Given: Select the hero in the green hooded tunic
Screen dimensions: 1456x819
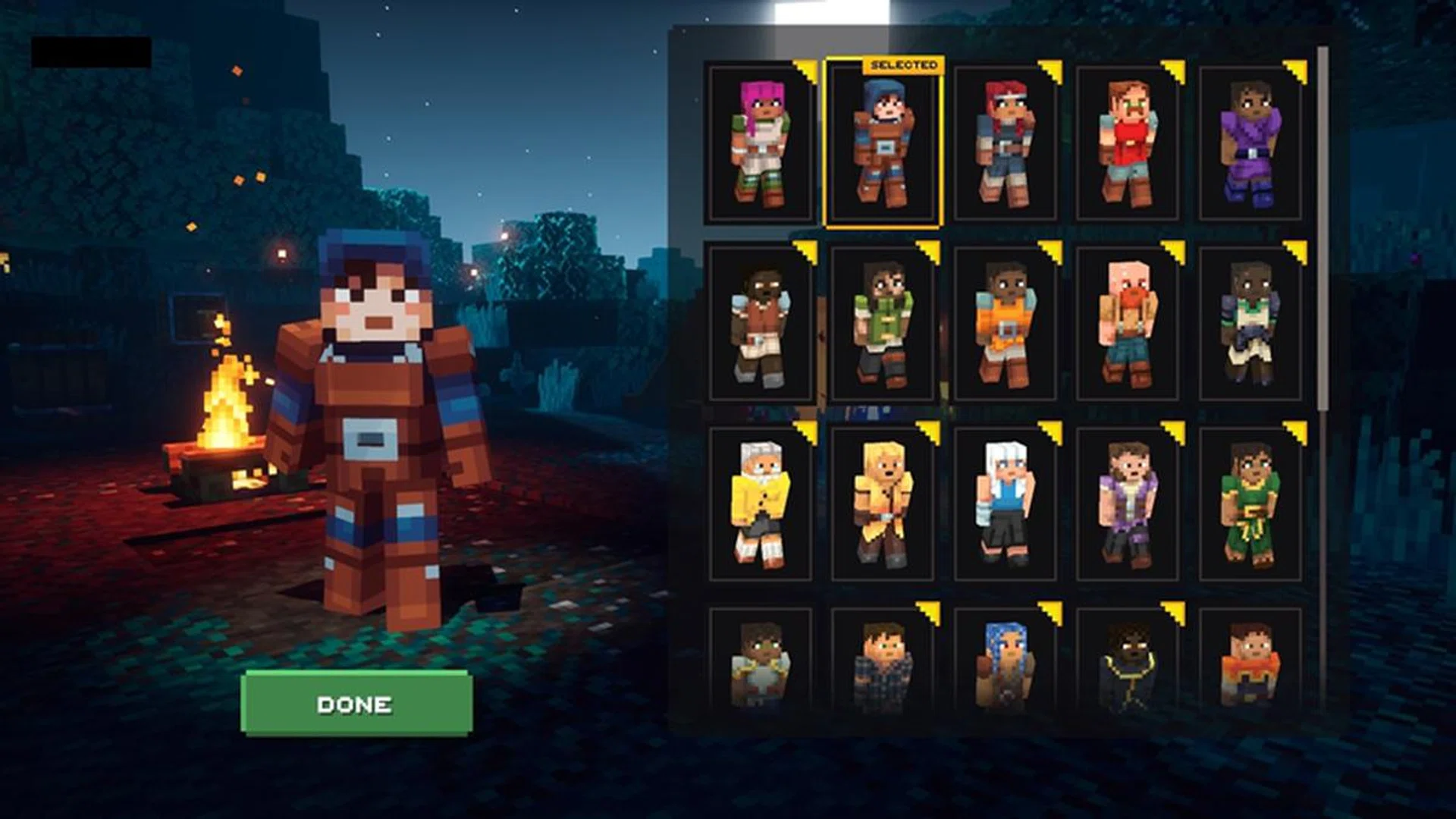Looking at the screenshot, I should click(882, 325).
